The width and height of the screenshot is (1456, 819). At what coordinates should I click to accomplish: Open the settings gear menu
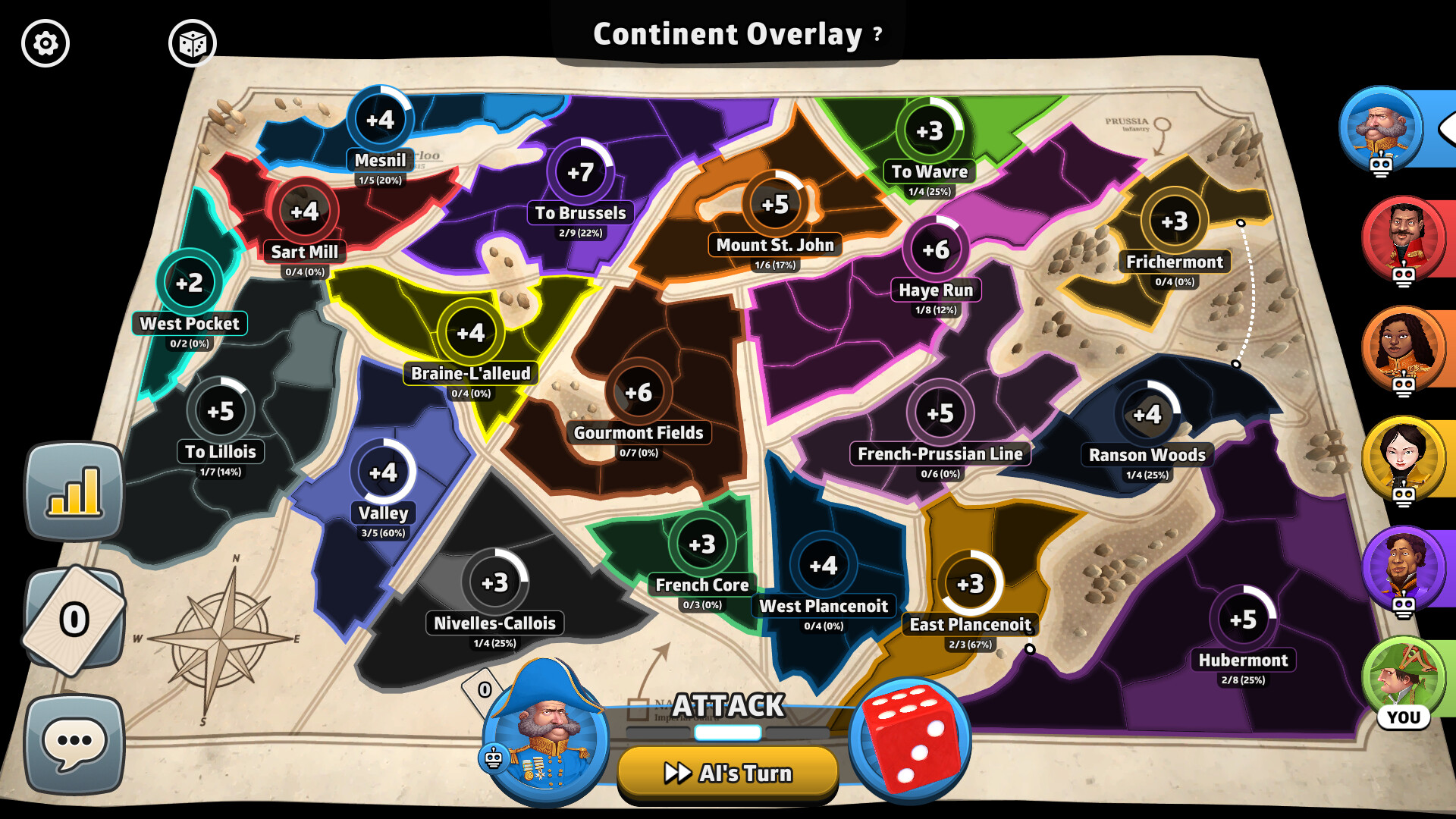45,43
